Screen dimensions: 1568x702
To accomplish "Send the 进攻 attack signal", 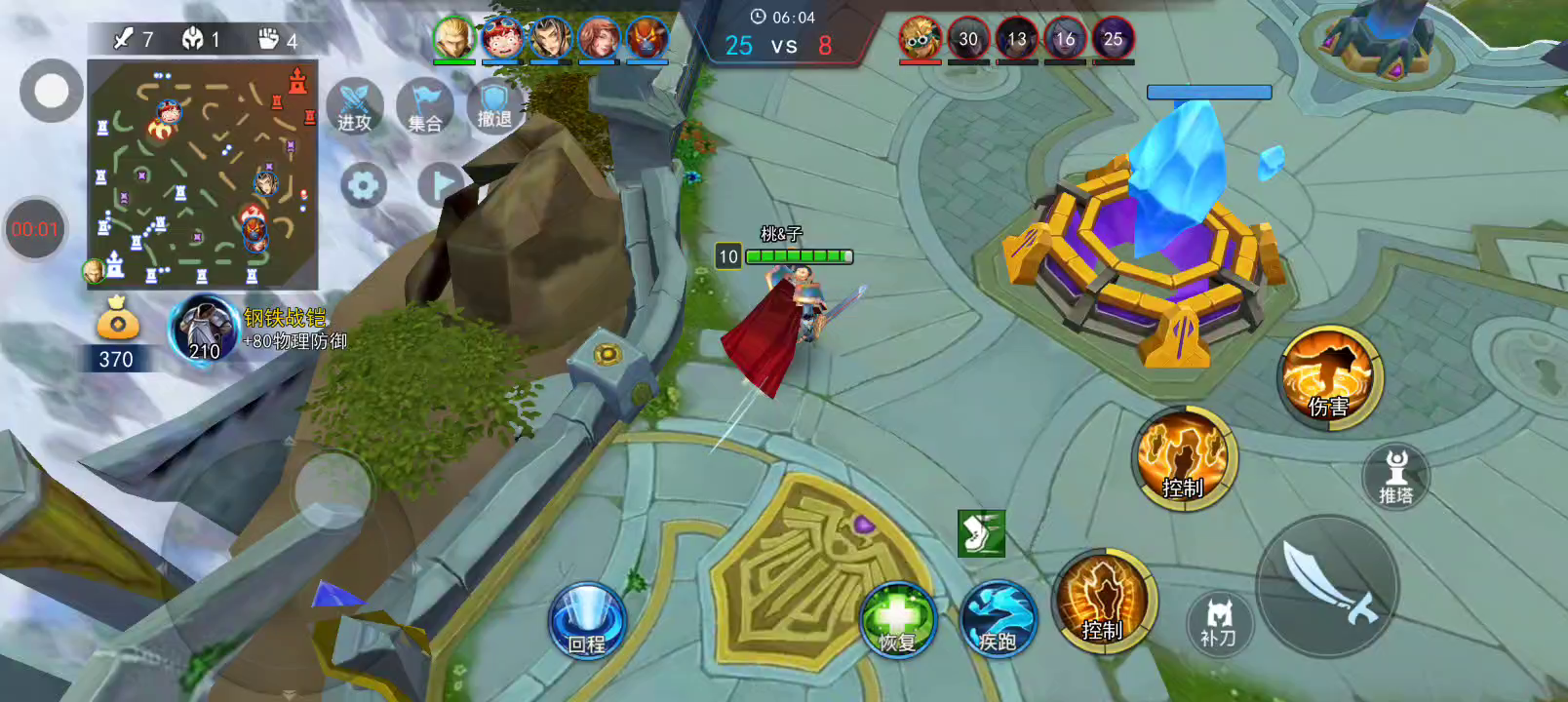I will click(x=355, y=106).
